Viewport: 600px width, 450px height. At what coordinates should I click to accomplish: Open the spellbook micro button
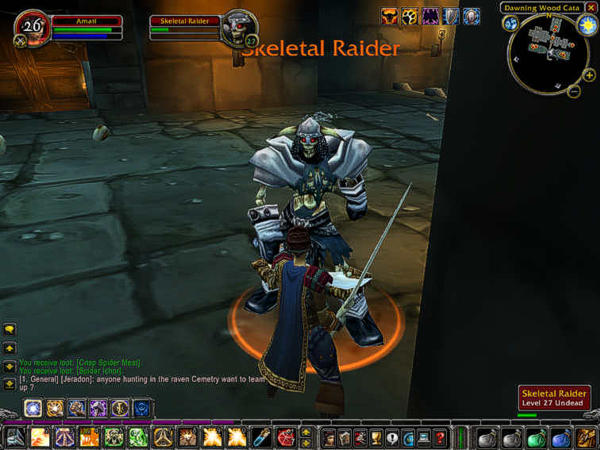[x=344, y=437]
